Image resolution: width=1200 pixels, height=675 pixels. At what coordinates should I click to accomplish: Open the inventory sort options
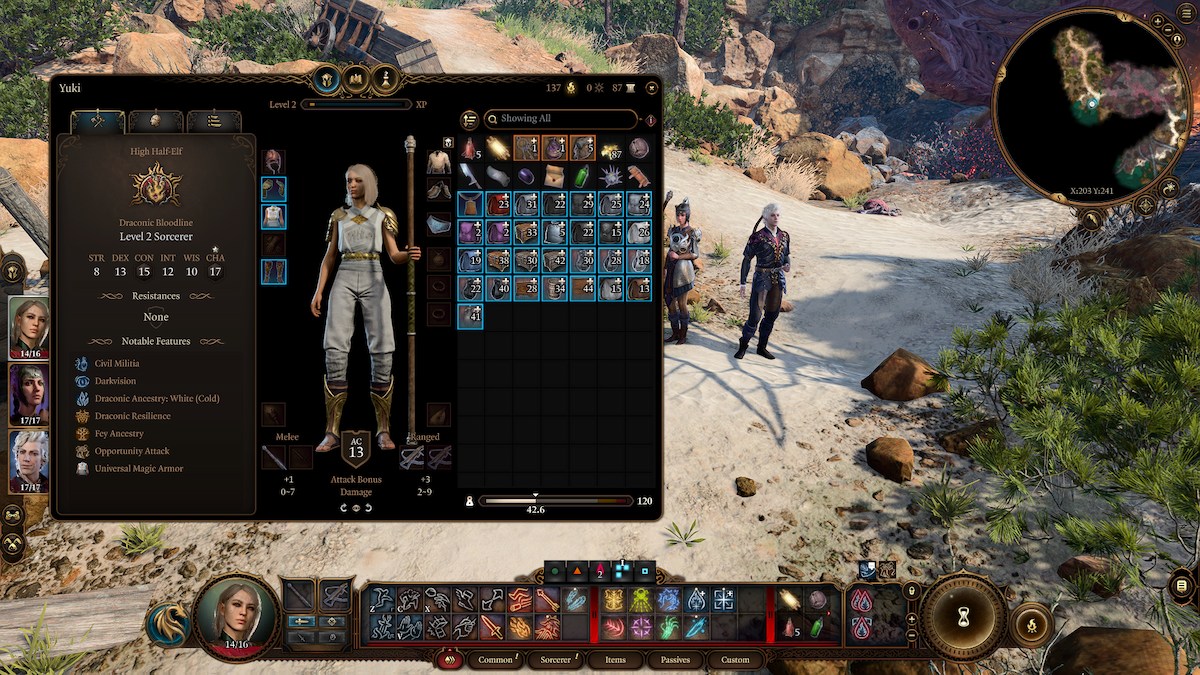(x=470, y=120)
